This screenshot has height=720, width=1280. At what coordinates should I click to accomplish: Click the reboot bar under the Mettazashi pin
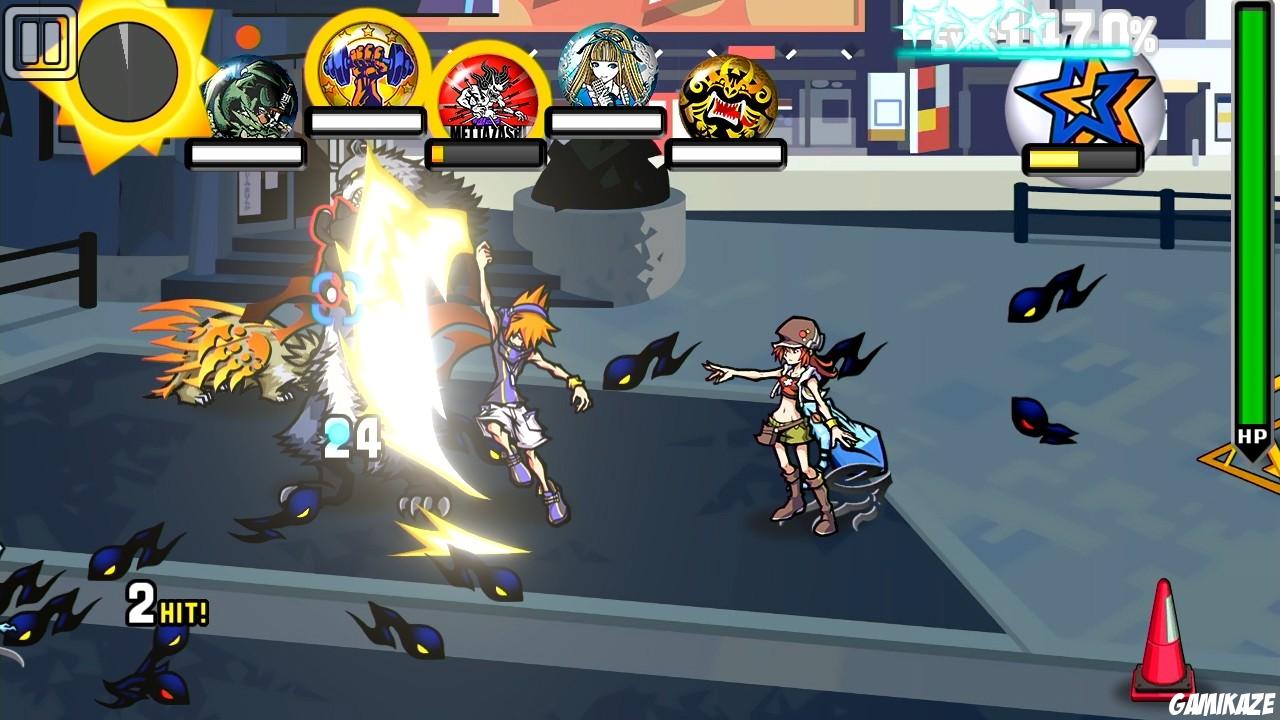coord(484,153)
